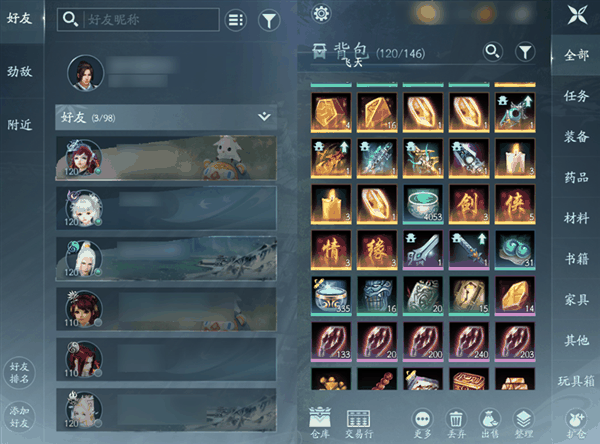The width and height of the screenshot is (600, 444).
Task: Collapse the 好友 (3/98) friend group
Action: [x=264, y=117]
